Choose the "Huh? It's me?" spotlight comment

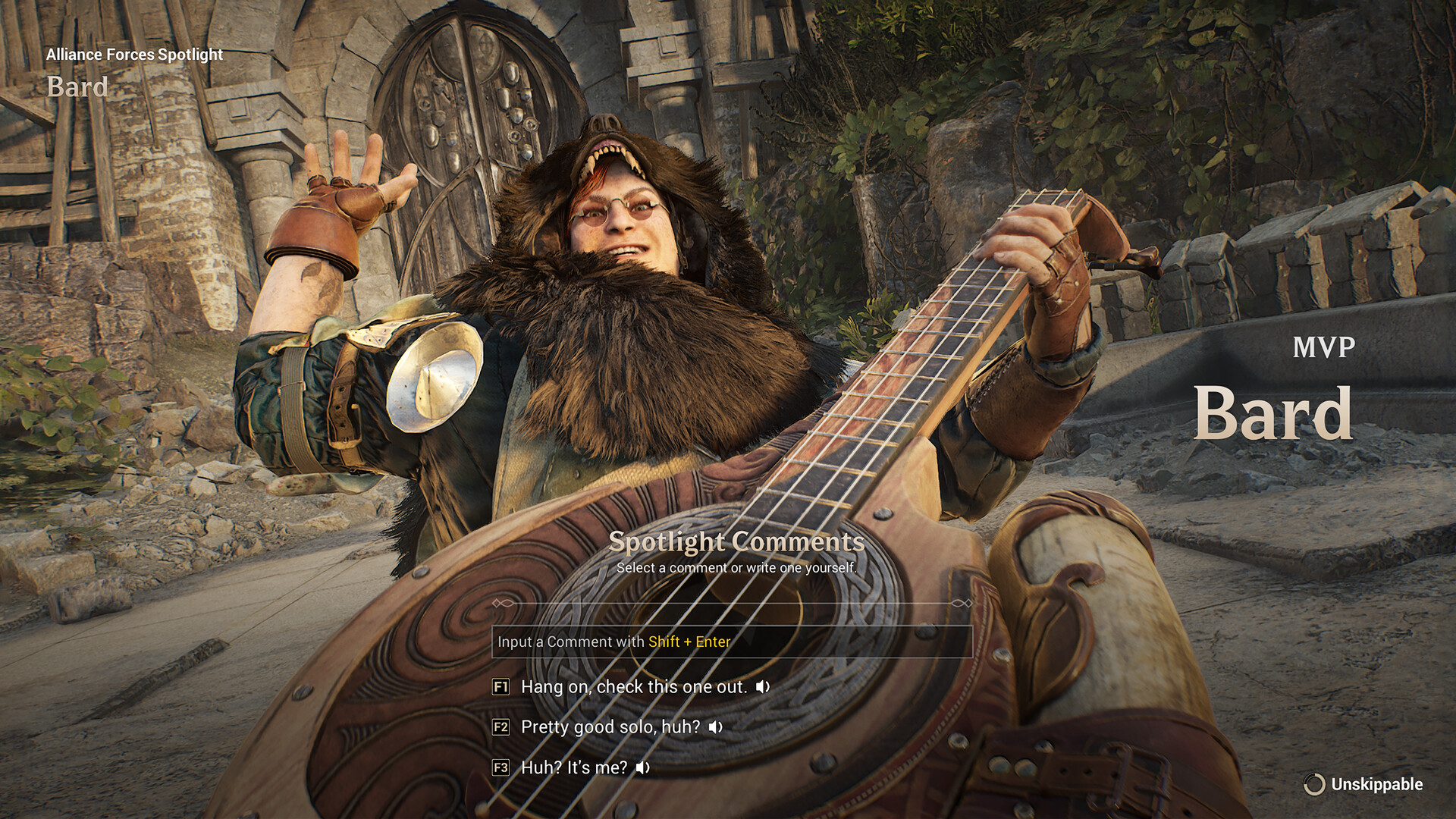point(573,768)
